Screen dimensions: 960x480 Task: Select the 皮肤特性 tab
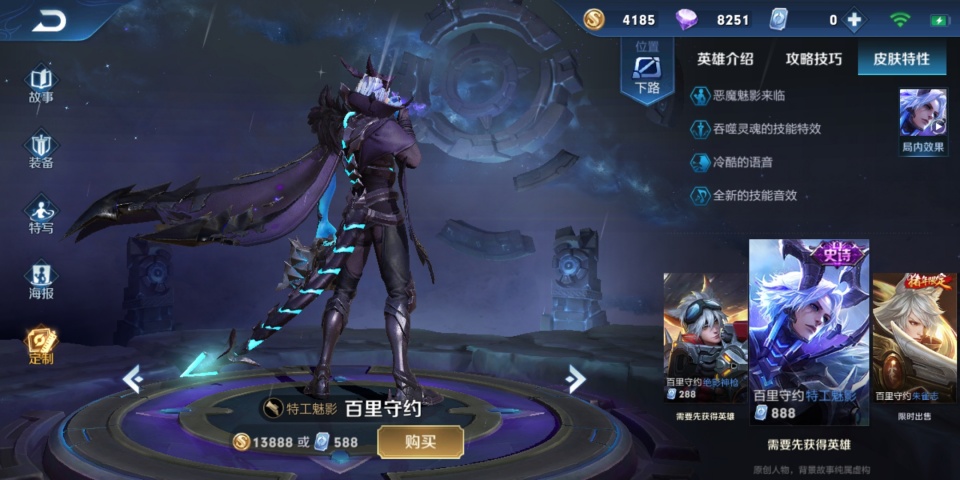[901, 59]
